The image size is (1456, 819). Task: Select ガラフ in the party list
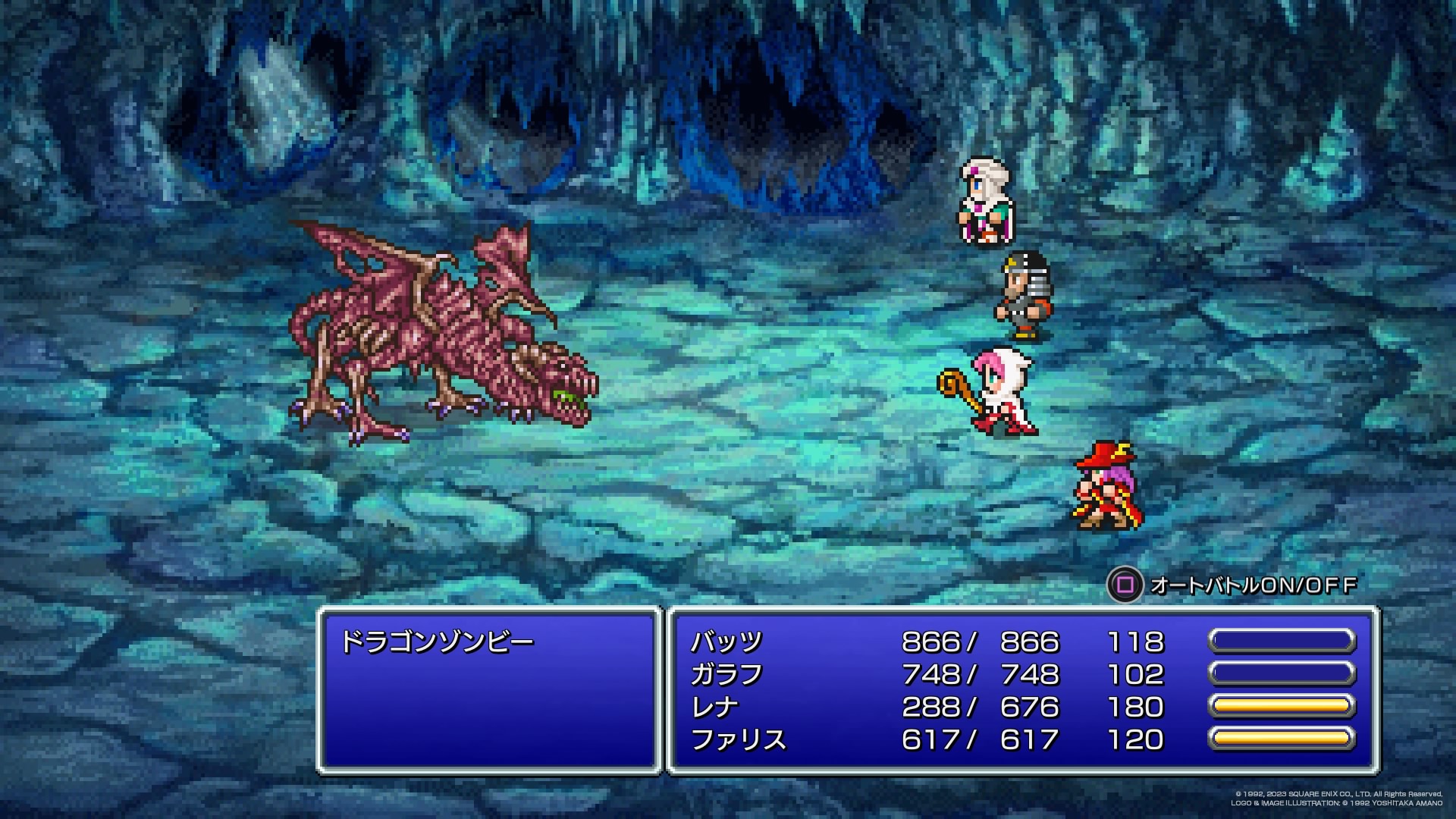coord(726,675)
